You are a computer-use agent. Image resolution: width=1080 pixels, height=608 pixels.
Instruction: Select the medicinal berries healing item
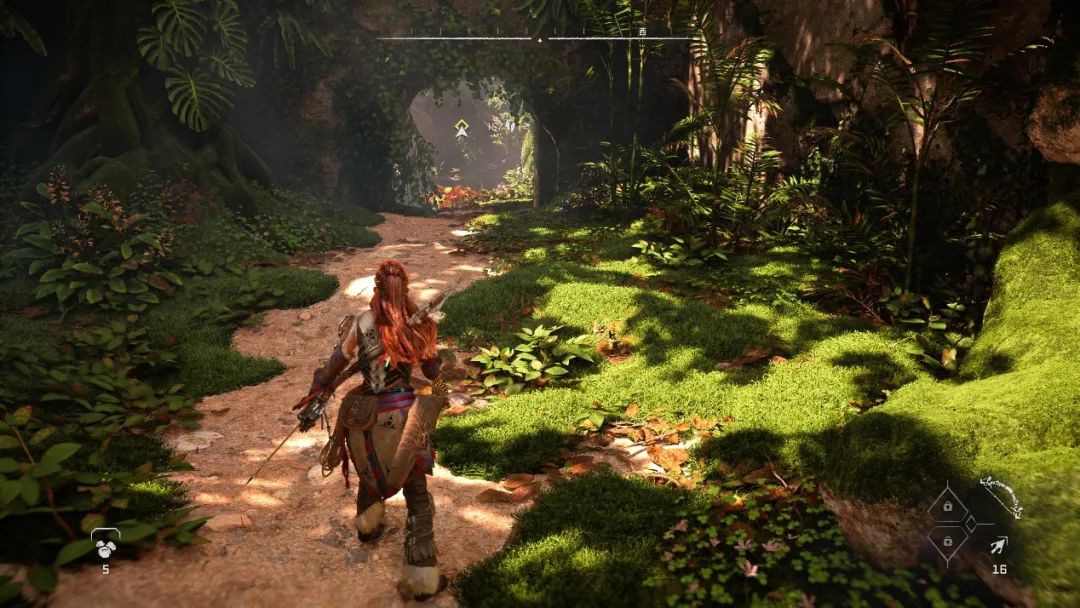105,545
